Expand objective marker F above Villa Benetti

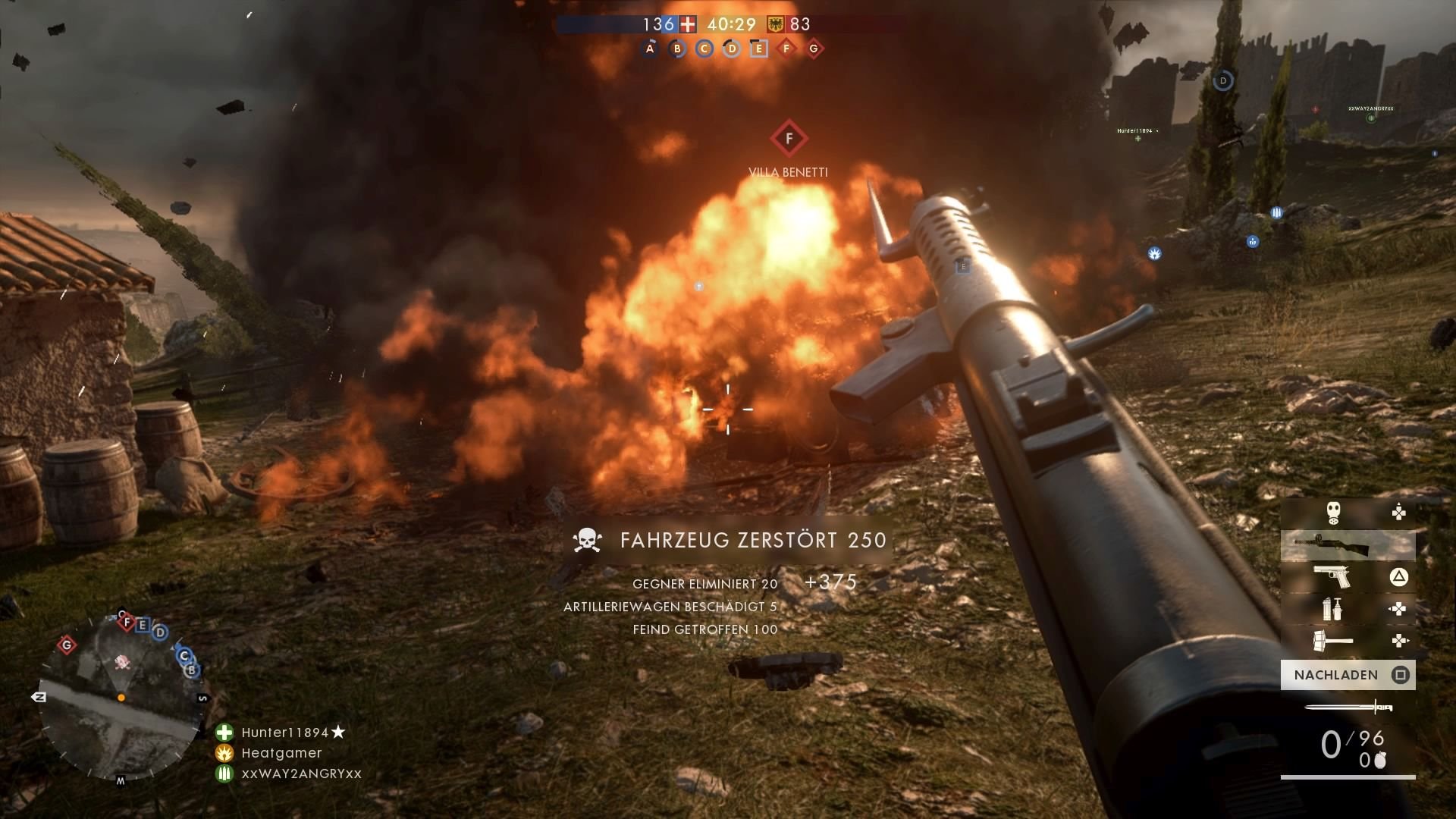[x=789, y=138]
